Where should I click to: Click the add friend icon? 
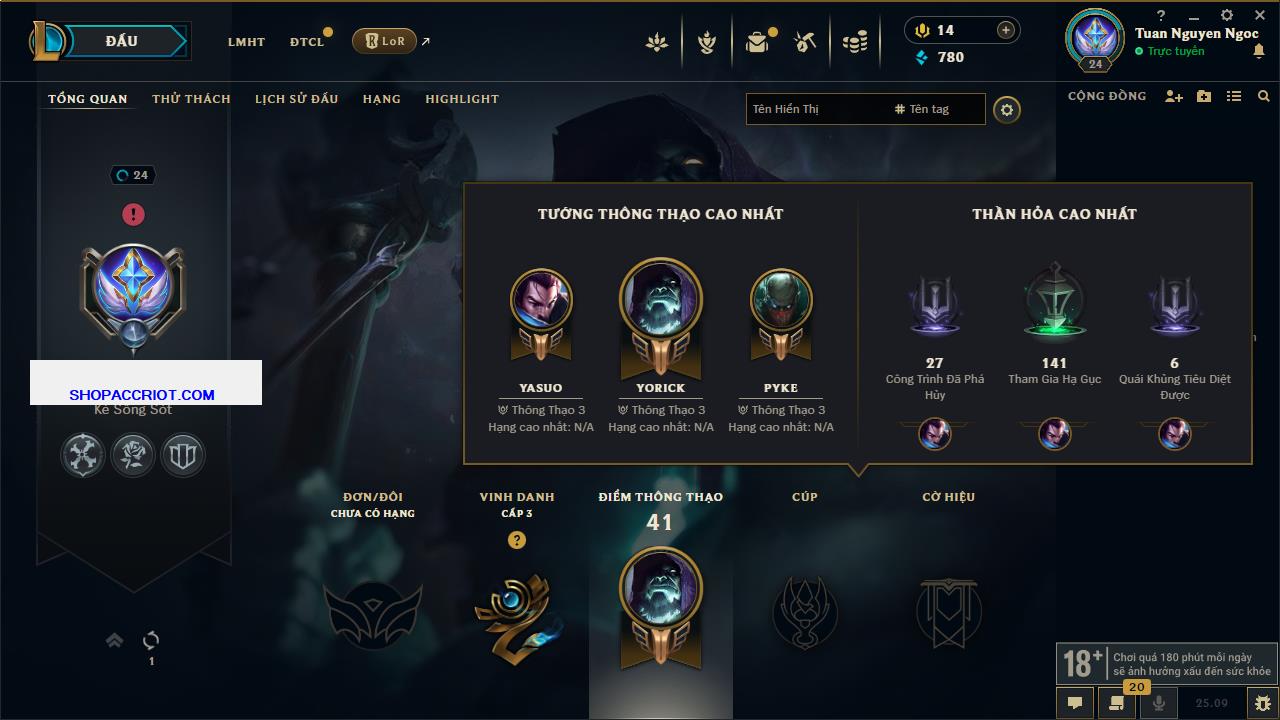[1174, 97]
